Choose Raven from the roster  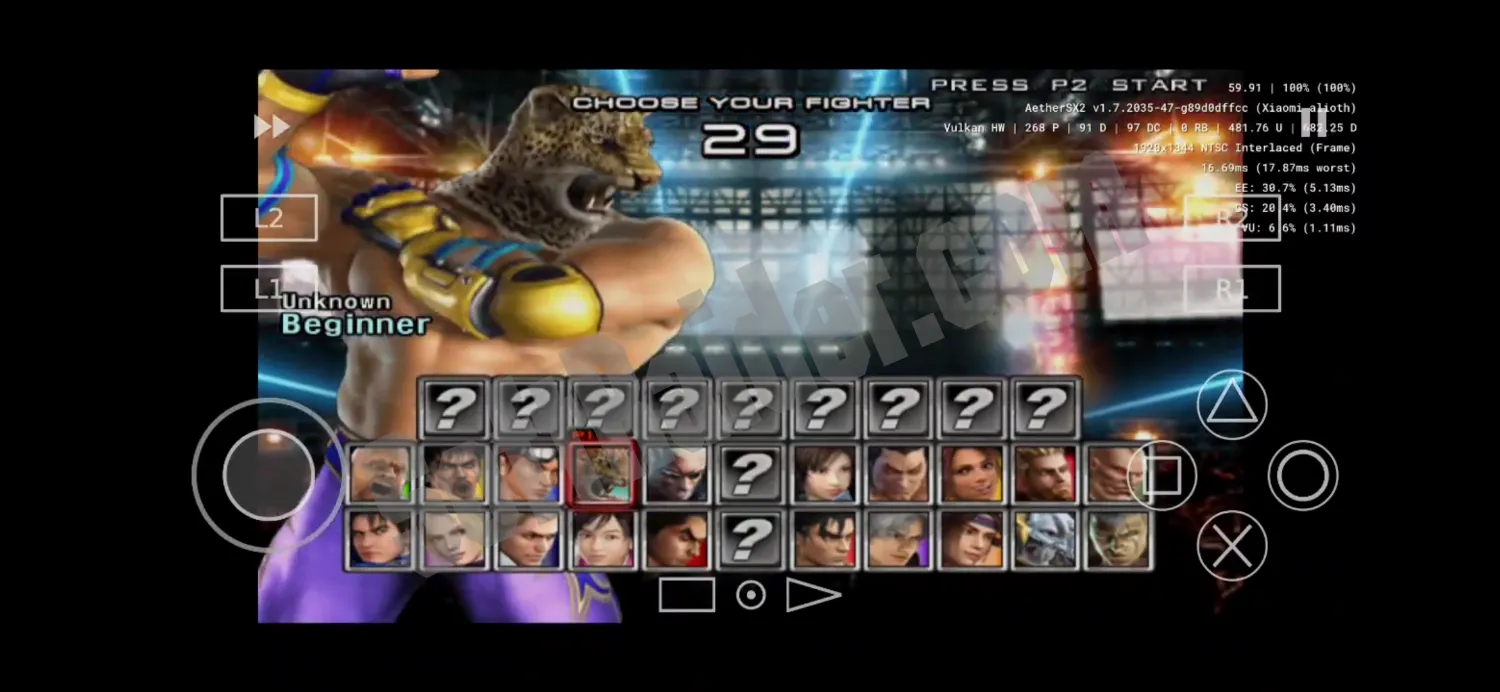click(x=676, y=473)
